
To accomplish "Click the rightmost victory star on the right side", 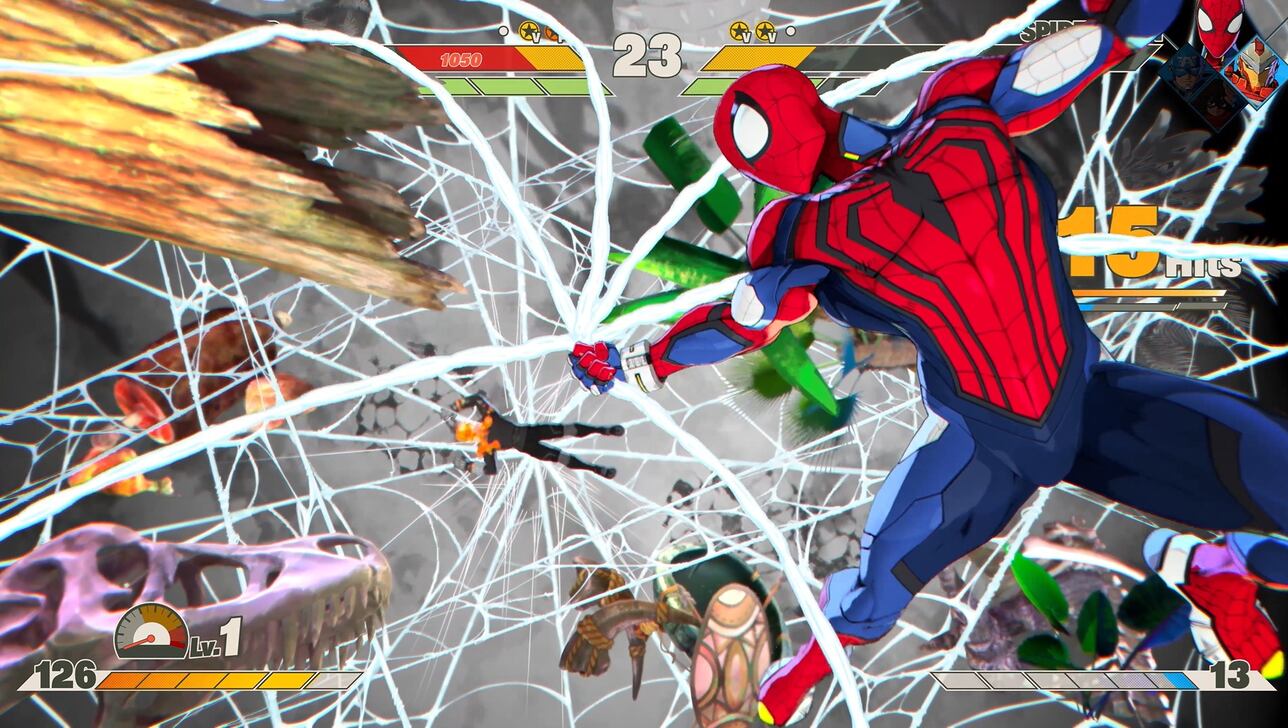I will click(765, 32).
